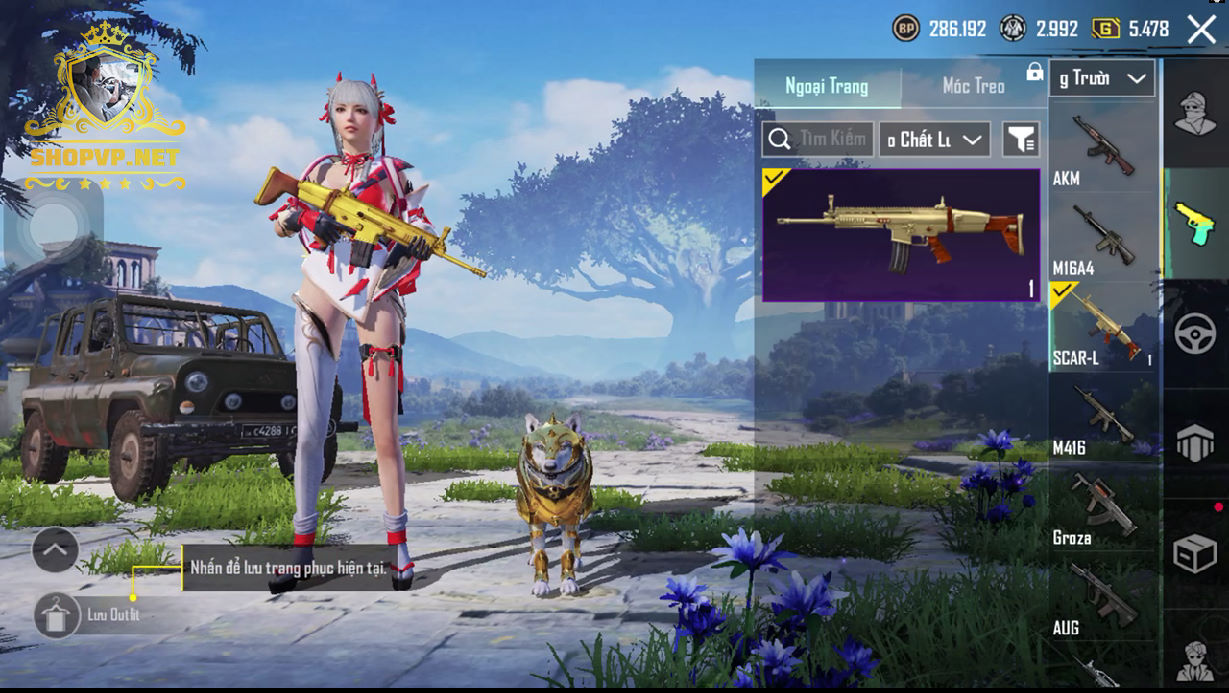Screen dimensions: 1229x693
Task: Open the filter funnel options
Action: point(1021,140)
